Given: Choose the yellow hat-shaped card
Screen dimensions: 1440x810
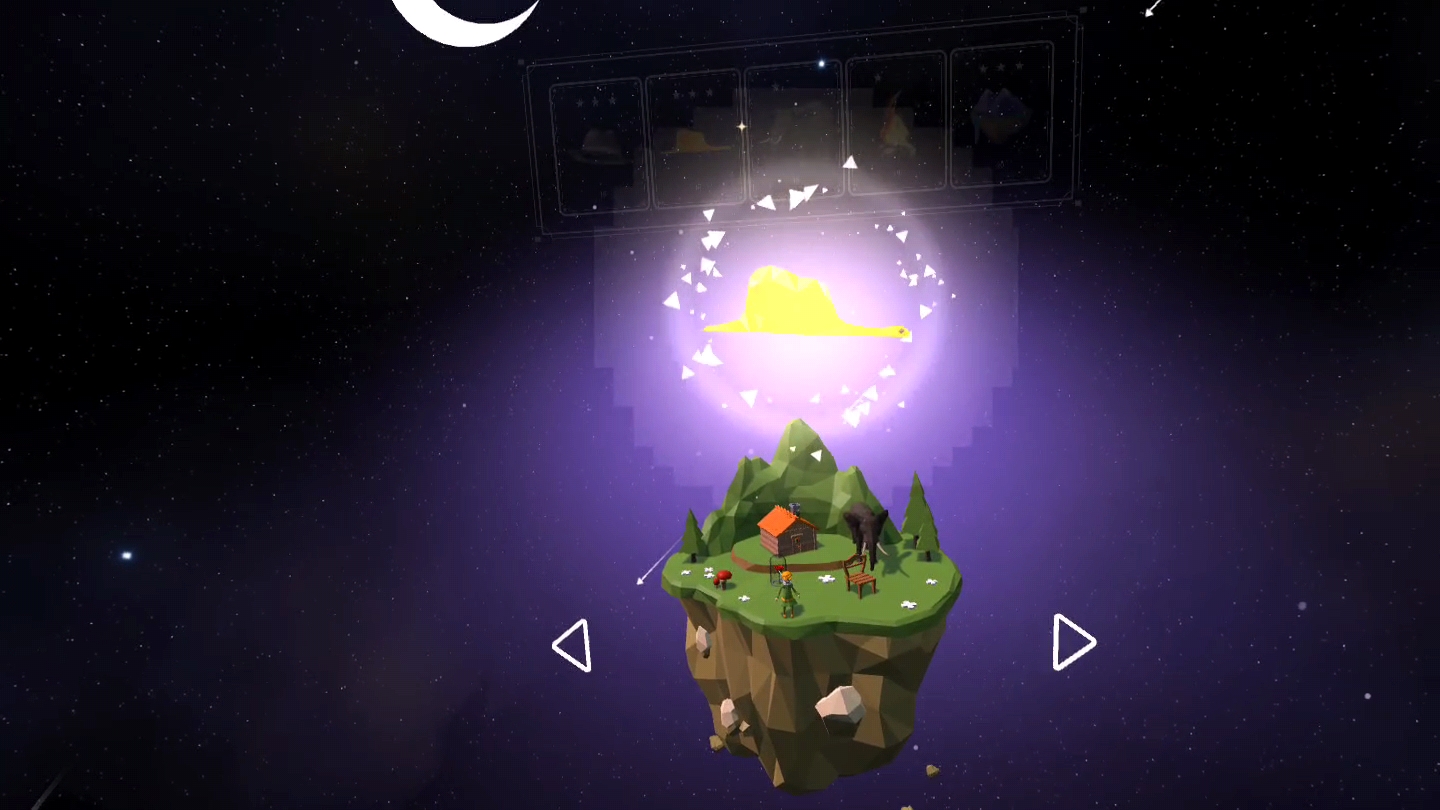Looking at the screenshot, I should point(694,140).
